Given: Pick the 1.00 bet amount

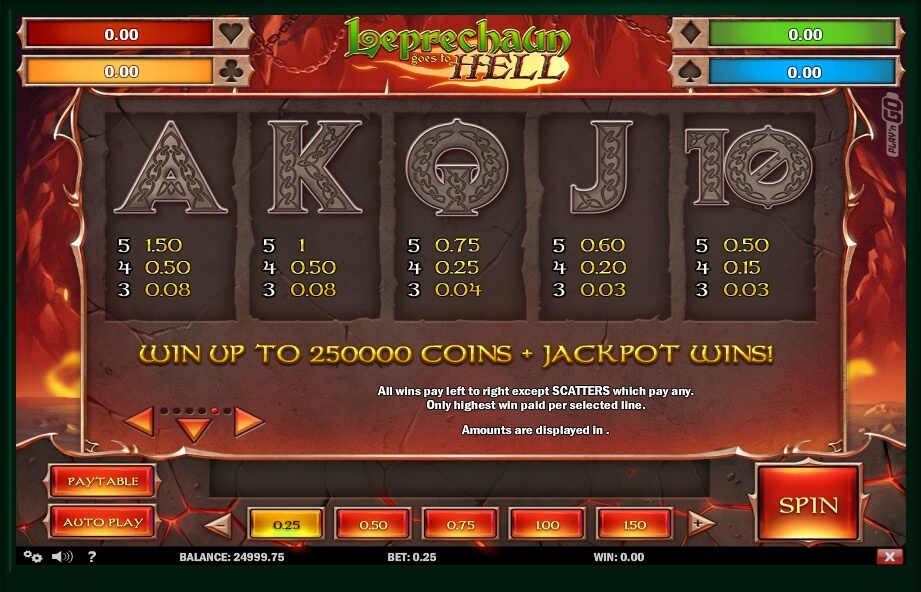Looking at the screenshot, I should tap(547, 524).
